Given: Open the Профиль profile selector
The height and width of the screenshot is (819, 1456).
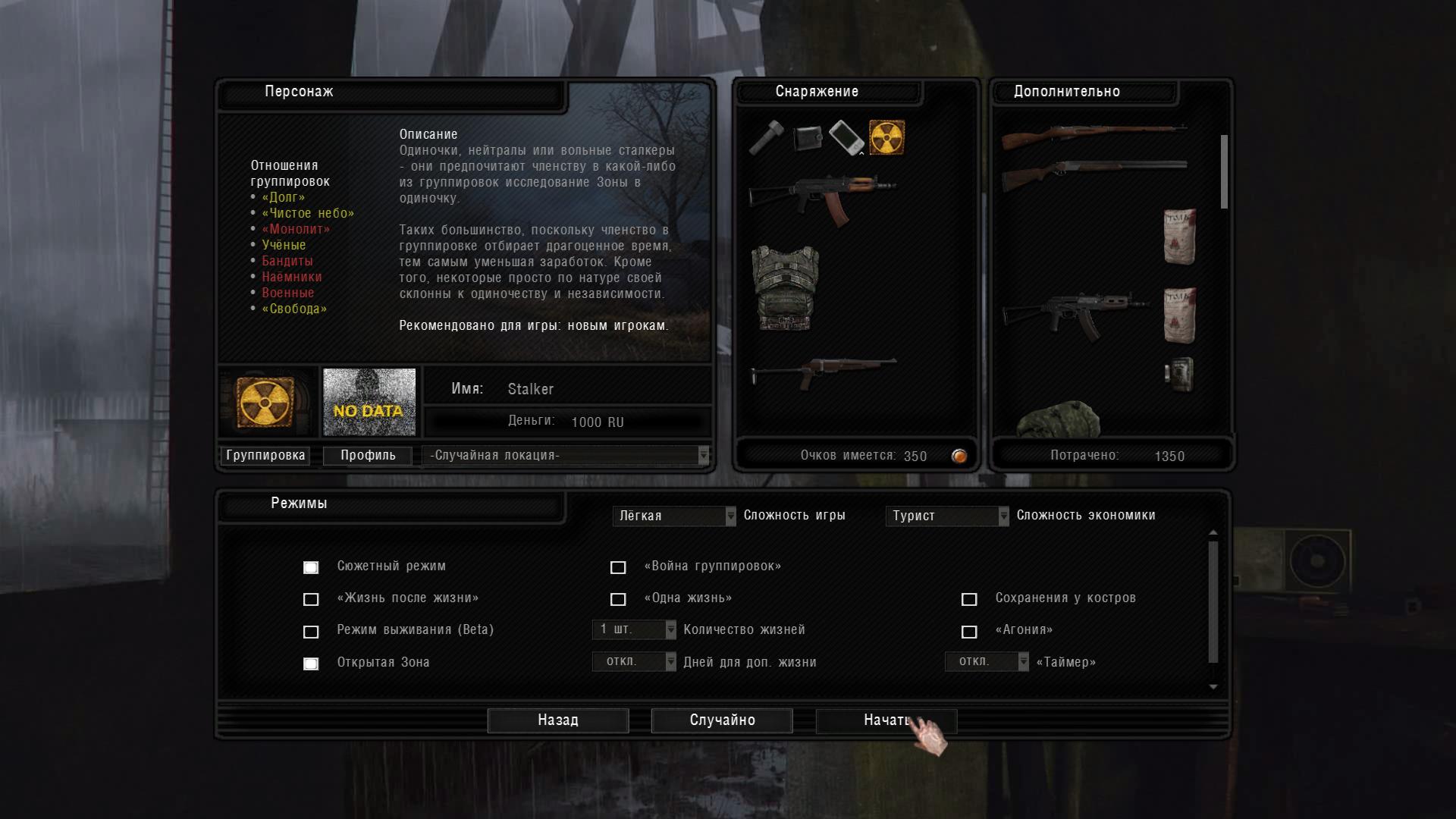Looking at the screenshot, I should pyautogui.click(x=368, y=455).
